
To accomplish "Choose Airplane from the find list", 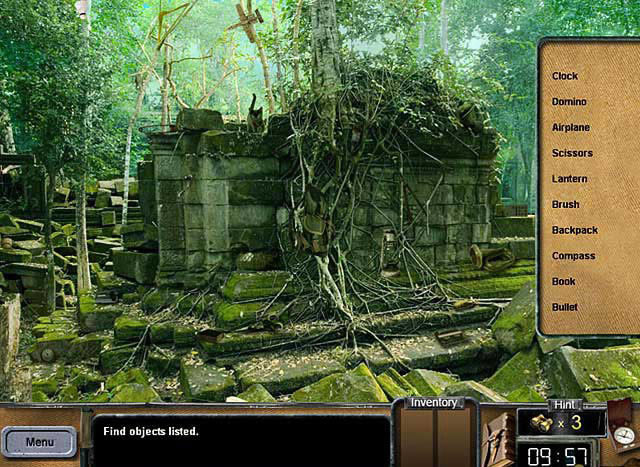I will tap(571, 128).
